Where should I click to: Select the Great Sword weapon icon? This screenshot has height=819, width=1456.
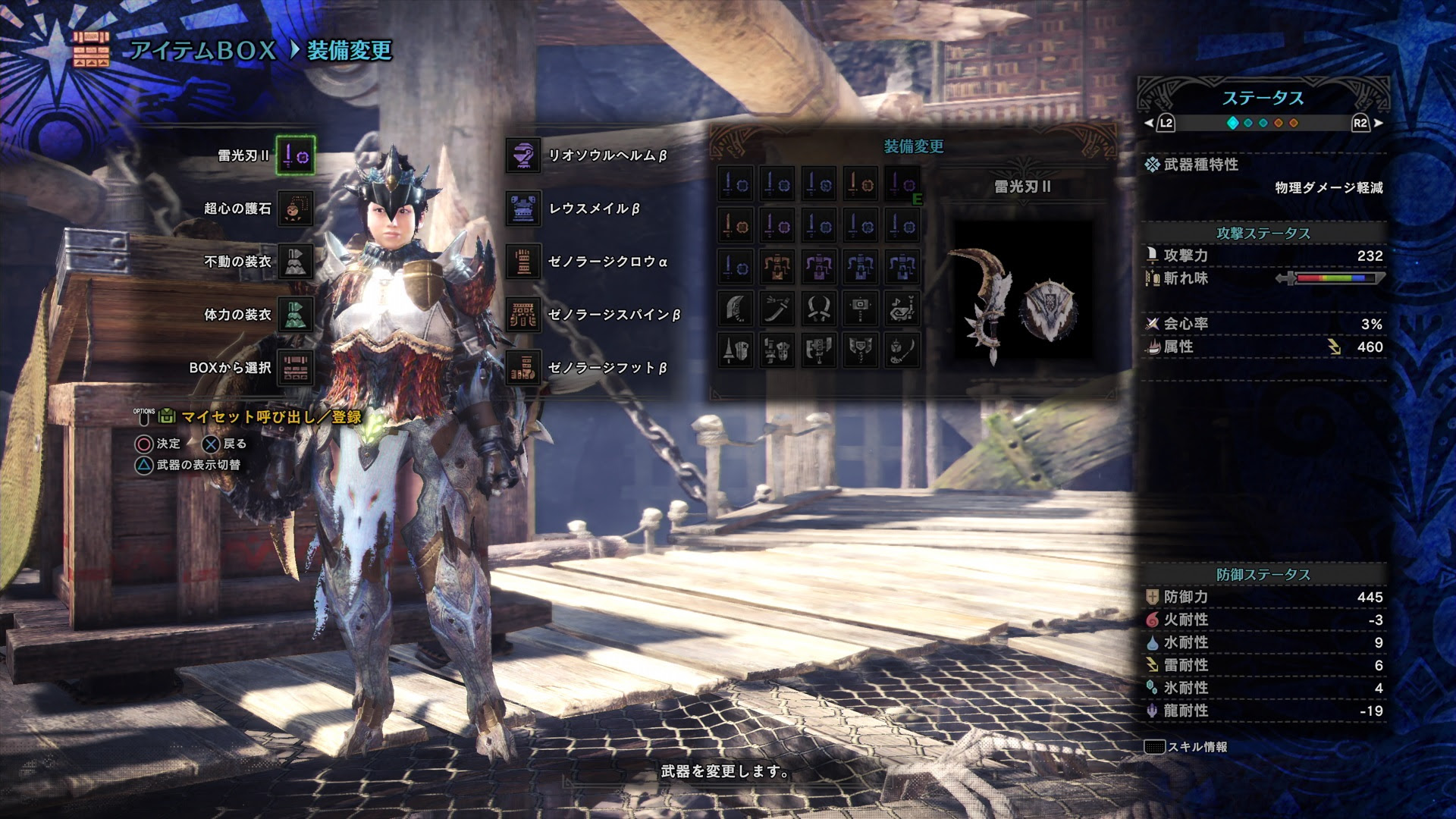click(737, 309)
